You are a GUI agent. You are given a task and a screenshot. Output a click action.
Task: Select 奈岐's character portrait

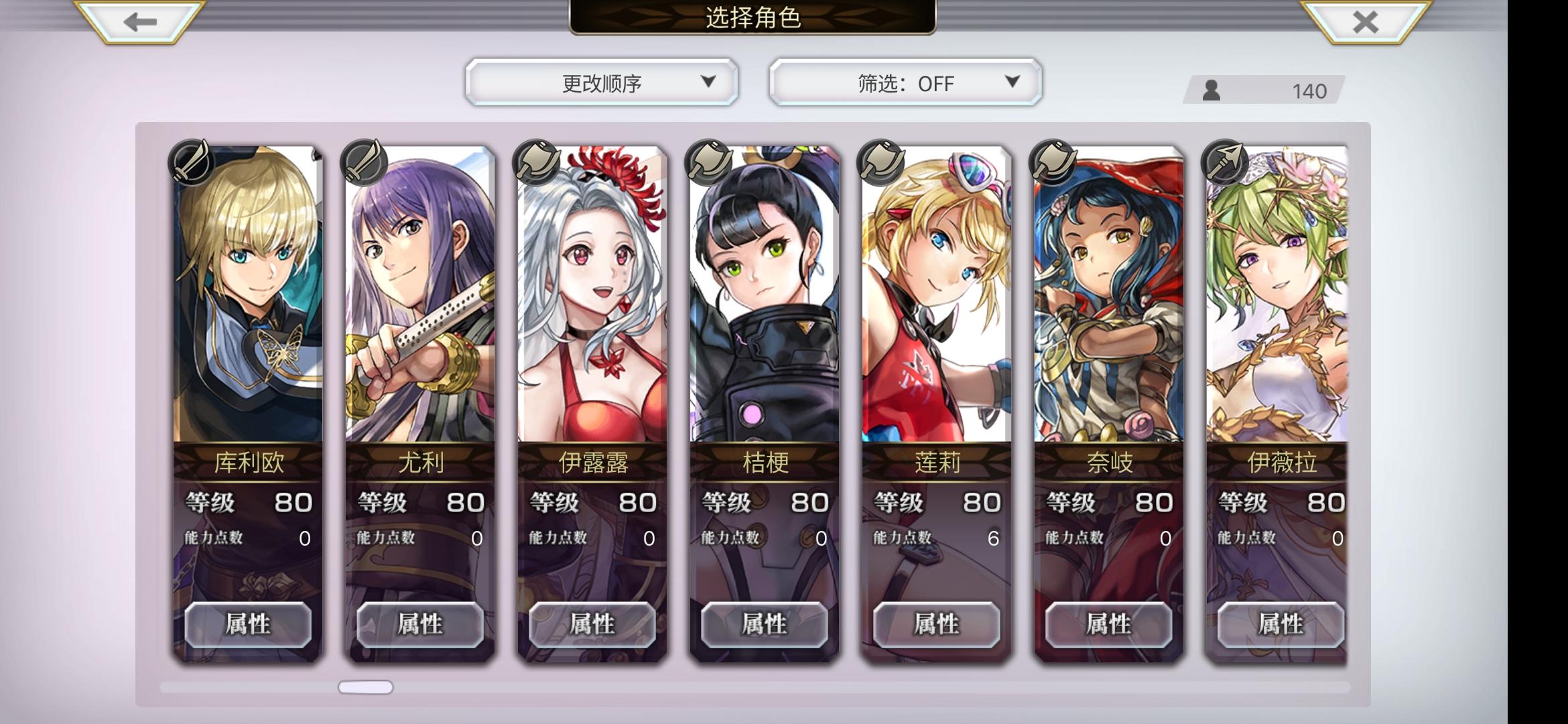[x=1108, y=288]
